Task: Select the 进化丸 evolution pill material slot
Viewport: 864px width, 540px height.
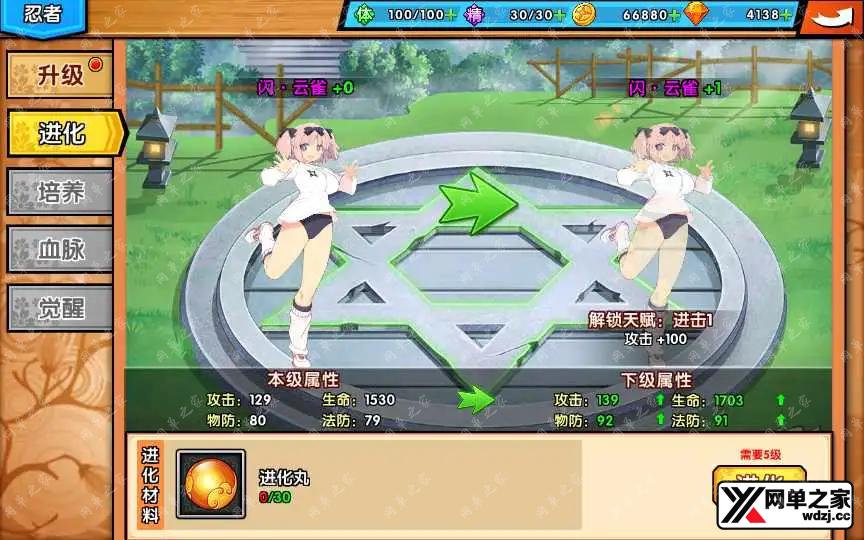Action: point(210,484)
